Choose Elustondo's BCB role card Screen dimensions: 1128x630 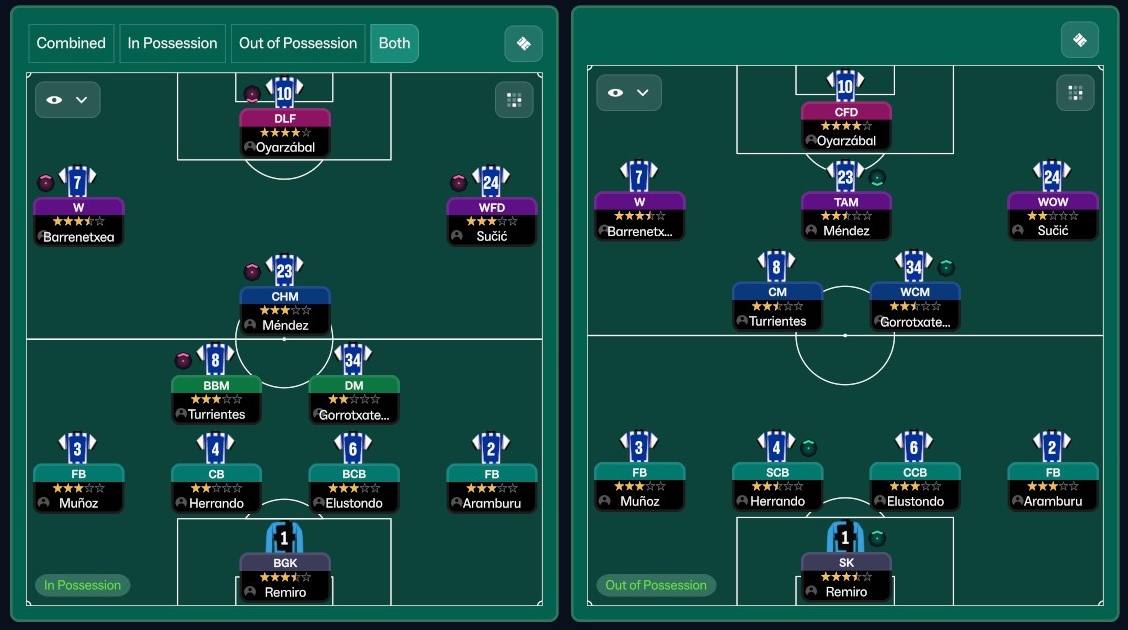point(353,488)
